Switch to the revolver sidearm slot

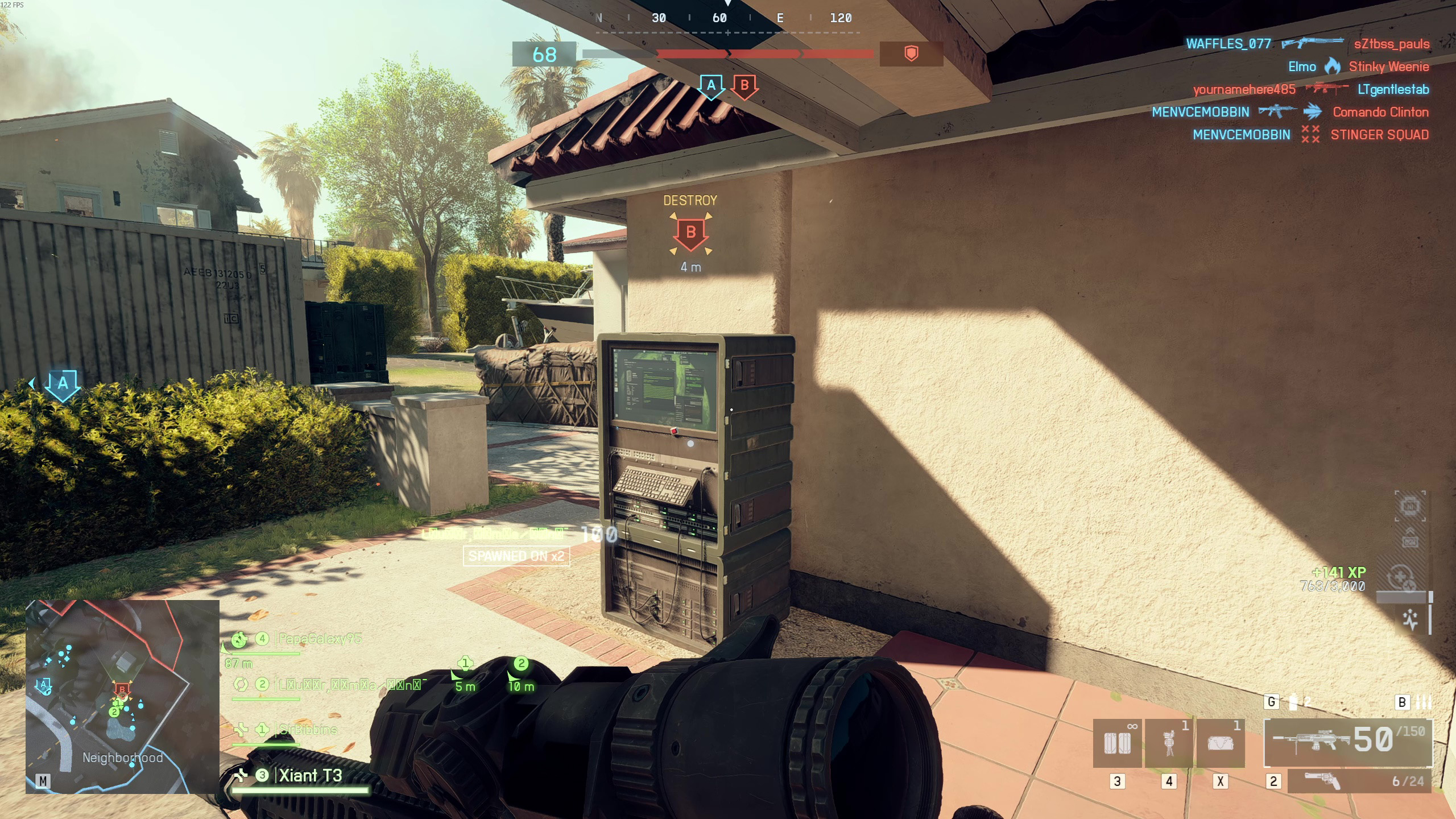(x=1359, y=781)
